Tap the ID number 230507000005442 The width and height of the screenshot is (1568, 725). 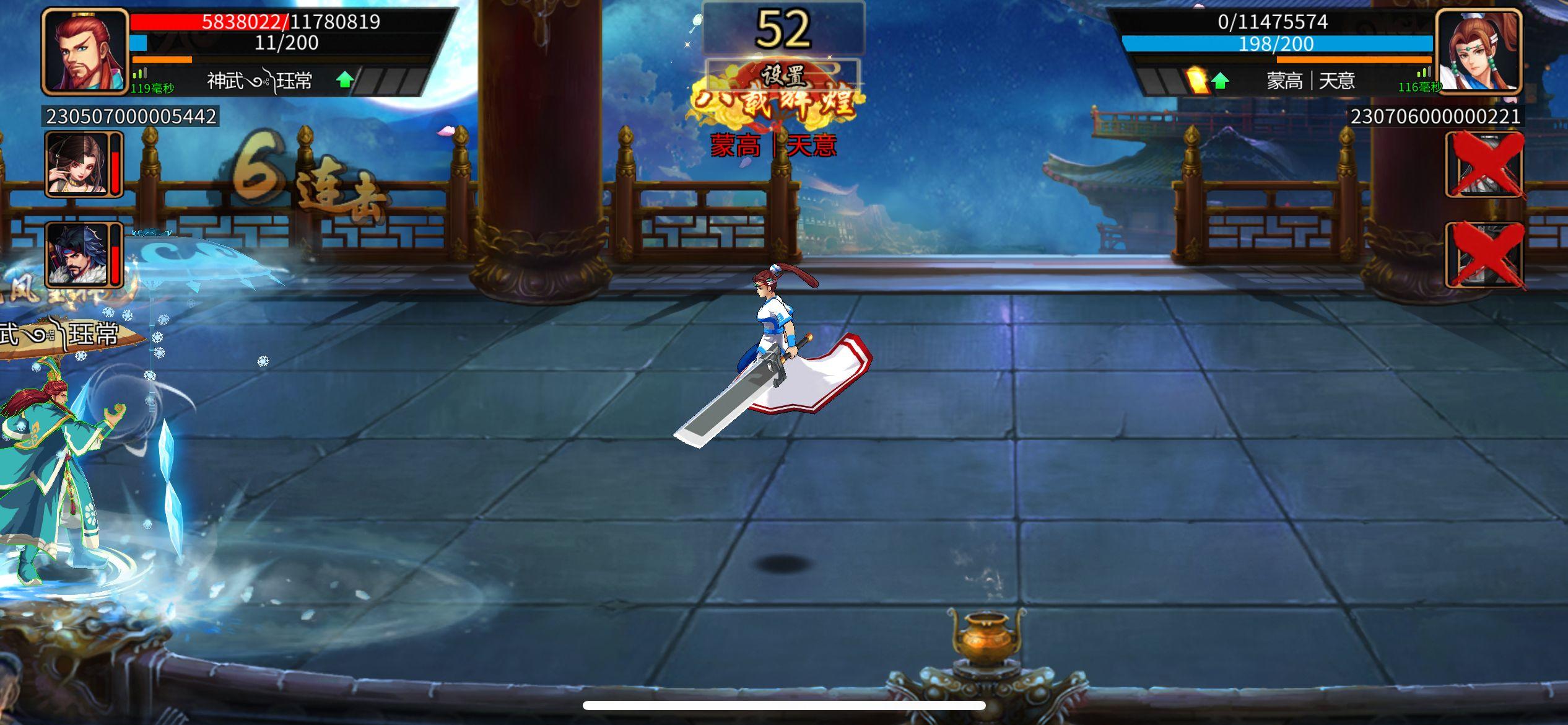point(130,115)
